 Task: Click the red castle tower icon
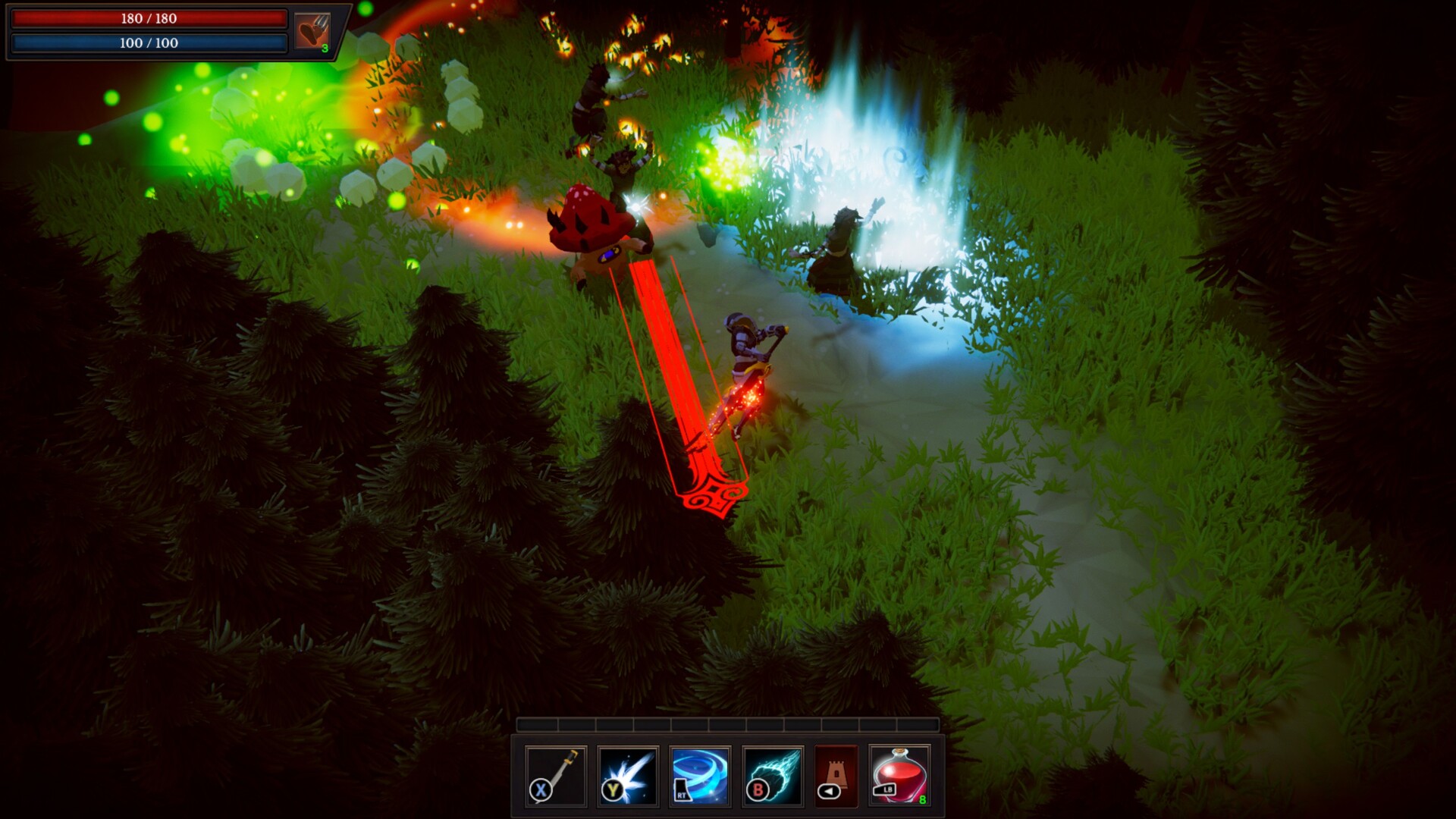point(836,775)
